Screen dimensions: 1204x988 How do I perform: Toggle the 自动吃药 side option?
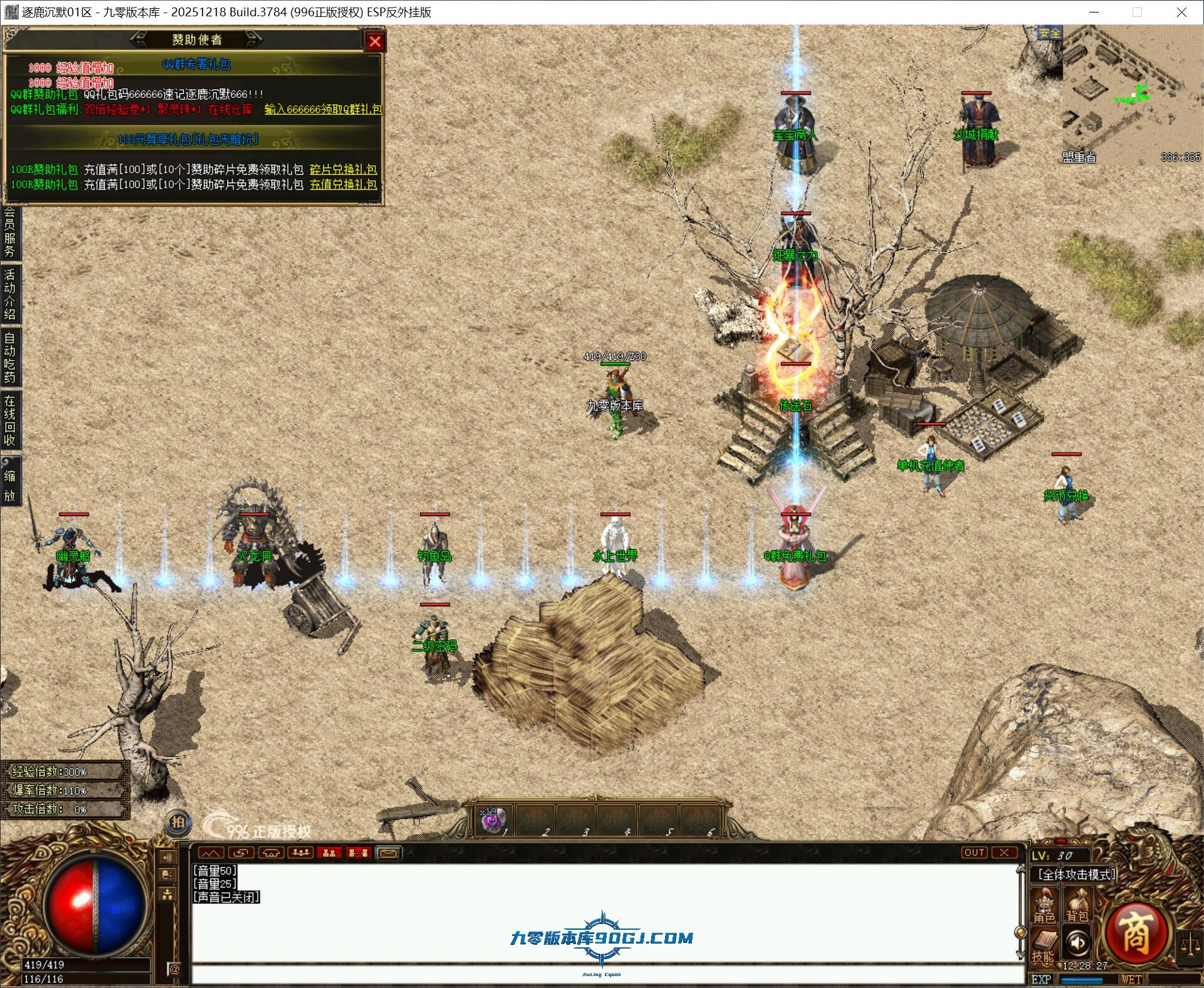(x=9, y=357)
